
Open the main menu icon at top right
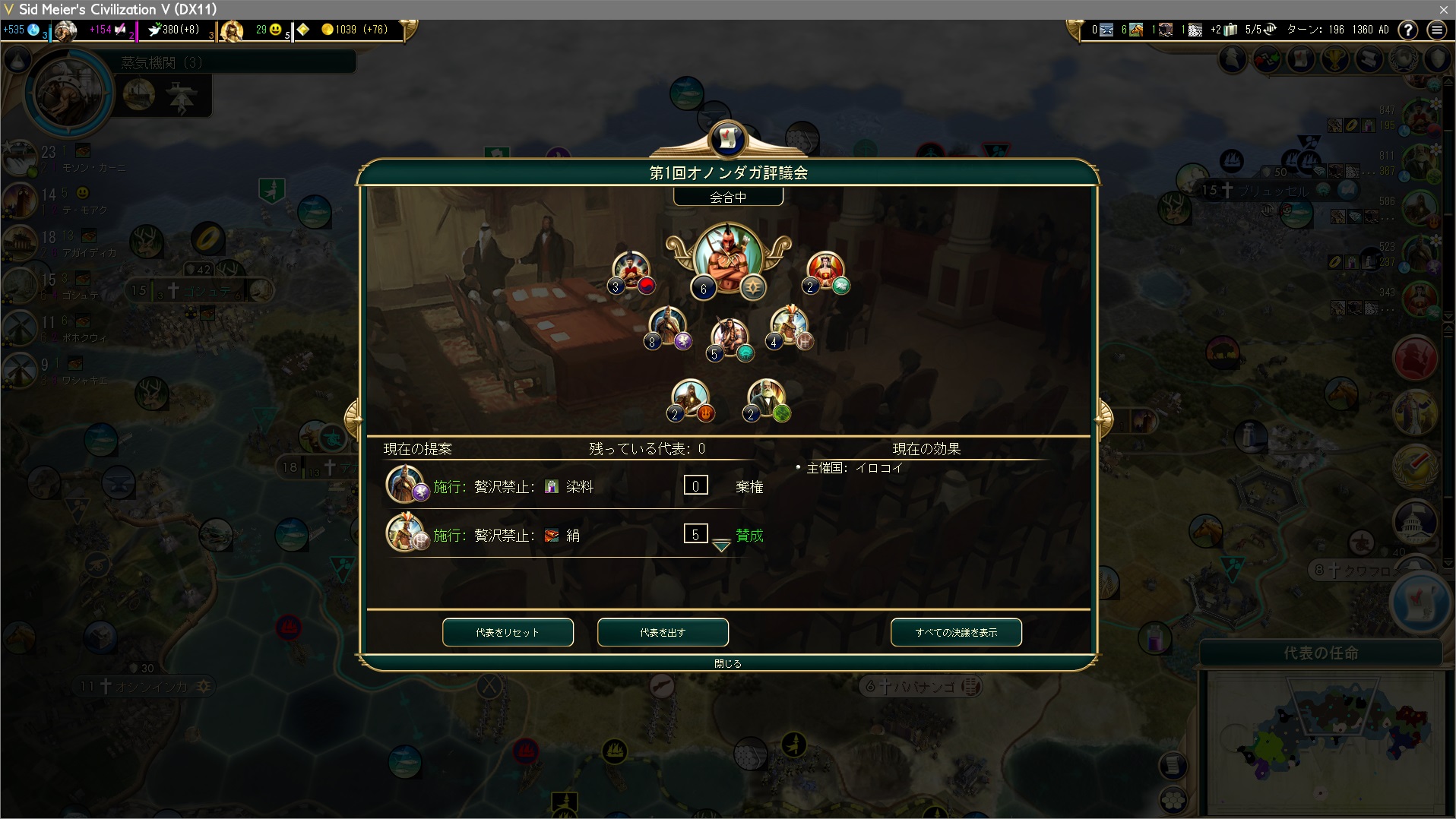point(1436,30)
